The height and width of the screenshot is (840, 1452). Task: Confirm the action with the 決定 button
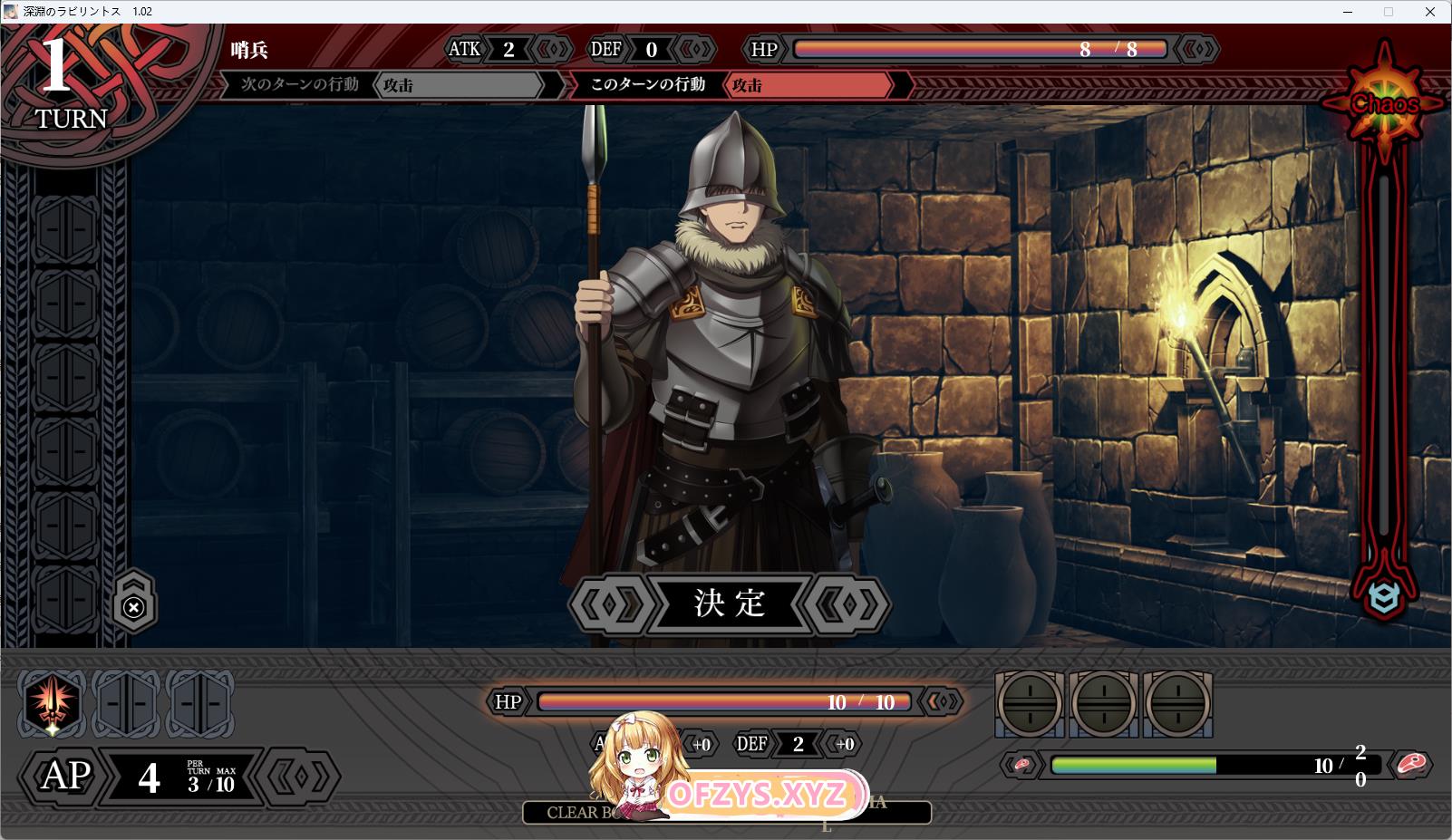point(730,603)
